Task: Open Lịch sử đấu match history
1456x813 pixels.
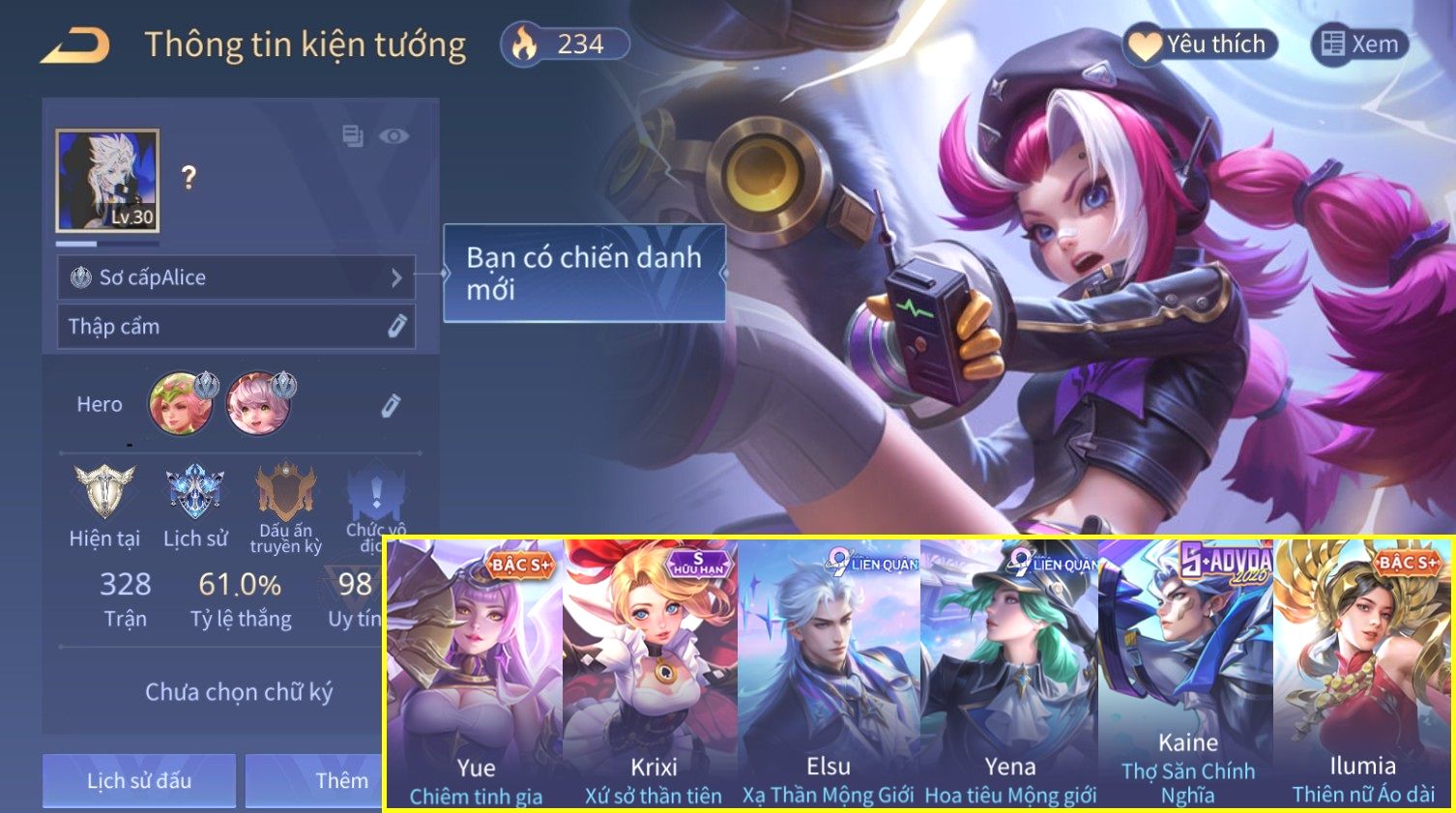Action: coord(139,780)
